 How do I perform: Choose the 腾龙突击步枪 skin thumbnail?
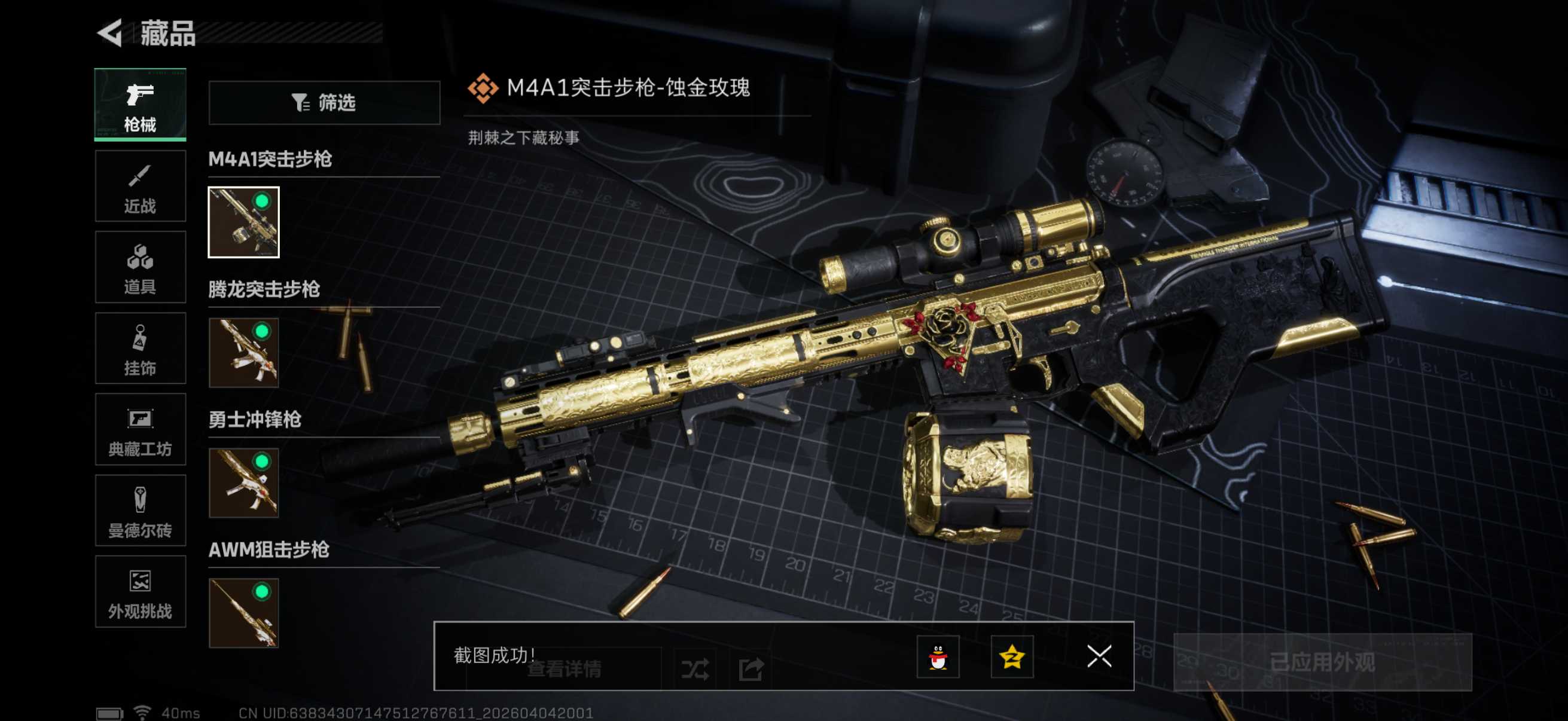243,353
